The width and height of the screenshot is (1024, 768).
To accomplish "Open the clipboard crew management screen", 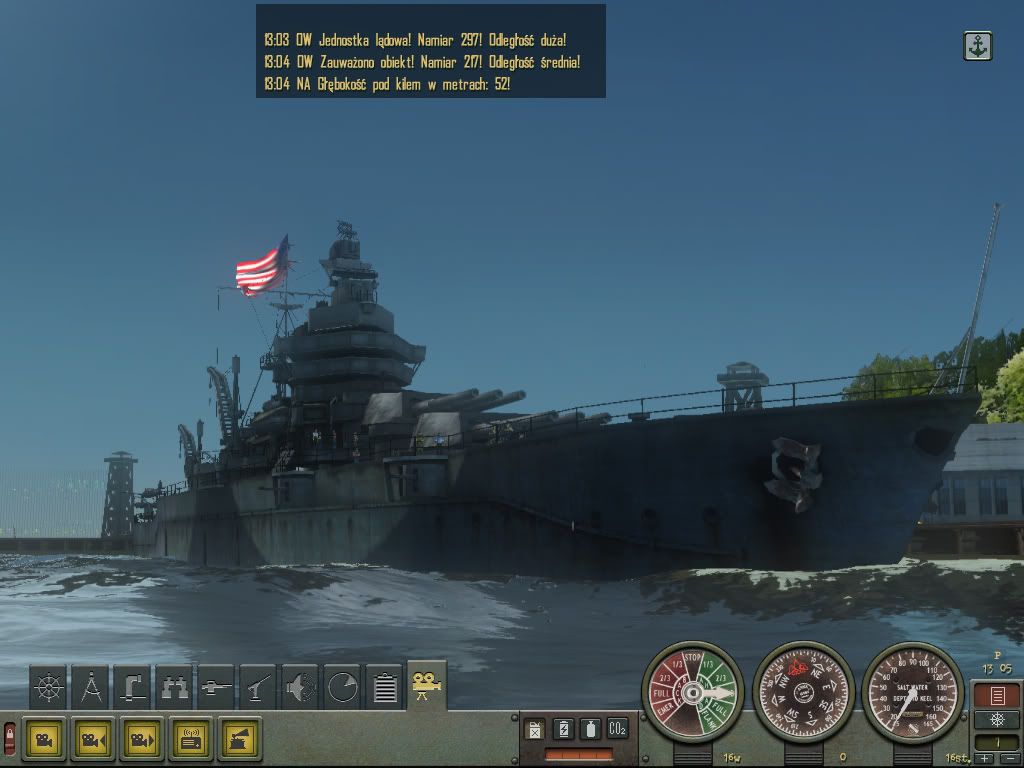I will point(384,686).
